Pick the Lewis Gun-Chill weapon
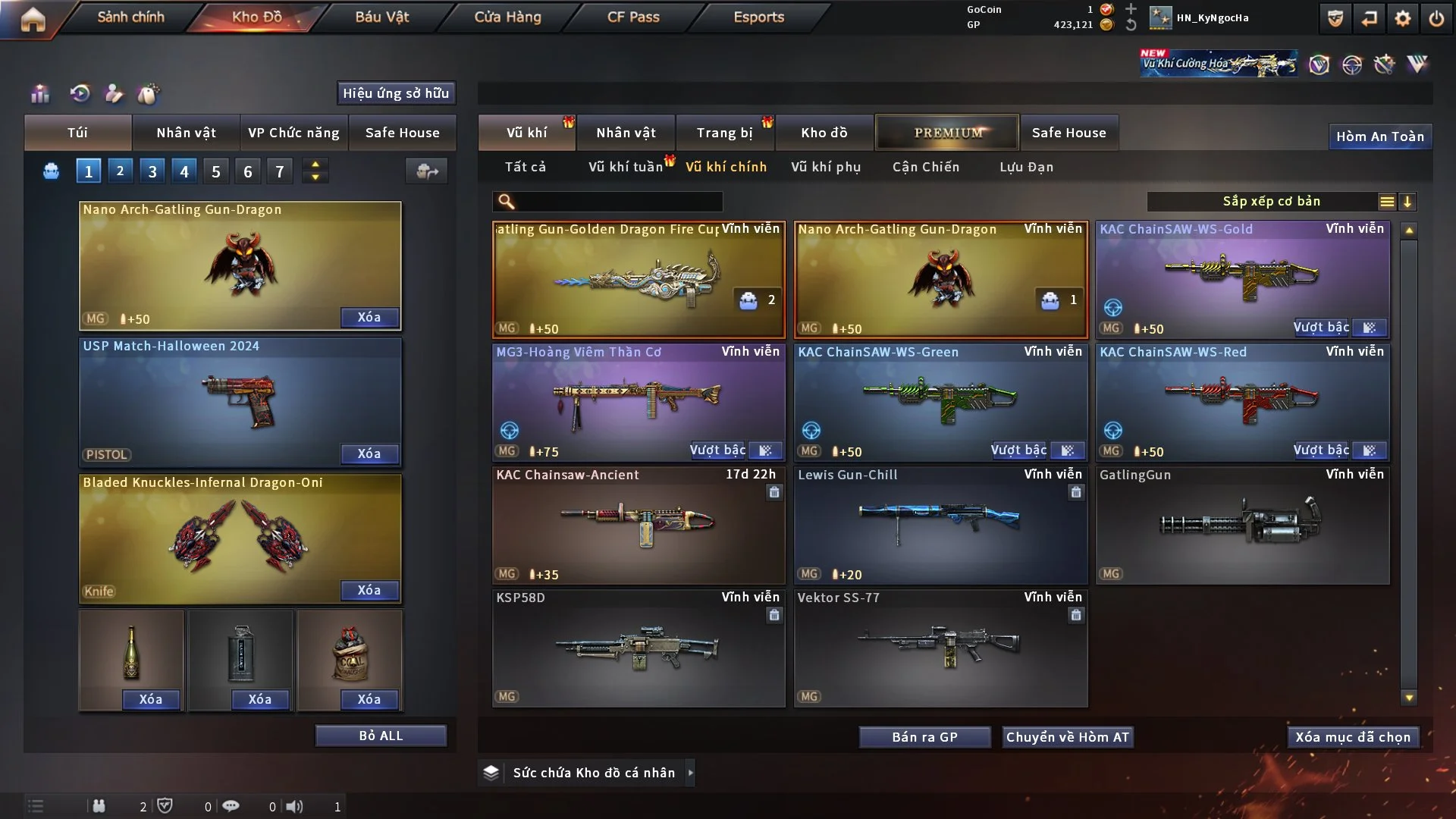The height and width of the screenshot is (819, 1456). click(940, 525)
